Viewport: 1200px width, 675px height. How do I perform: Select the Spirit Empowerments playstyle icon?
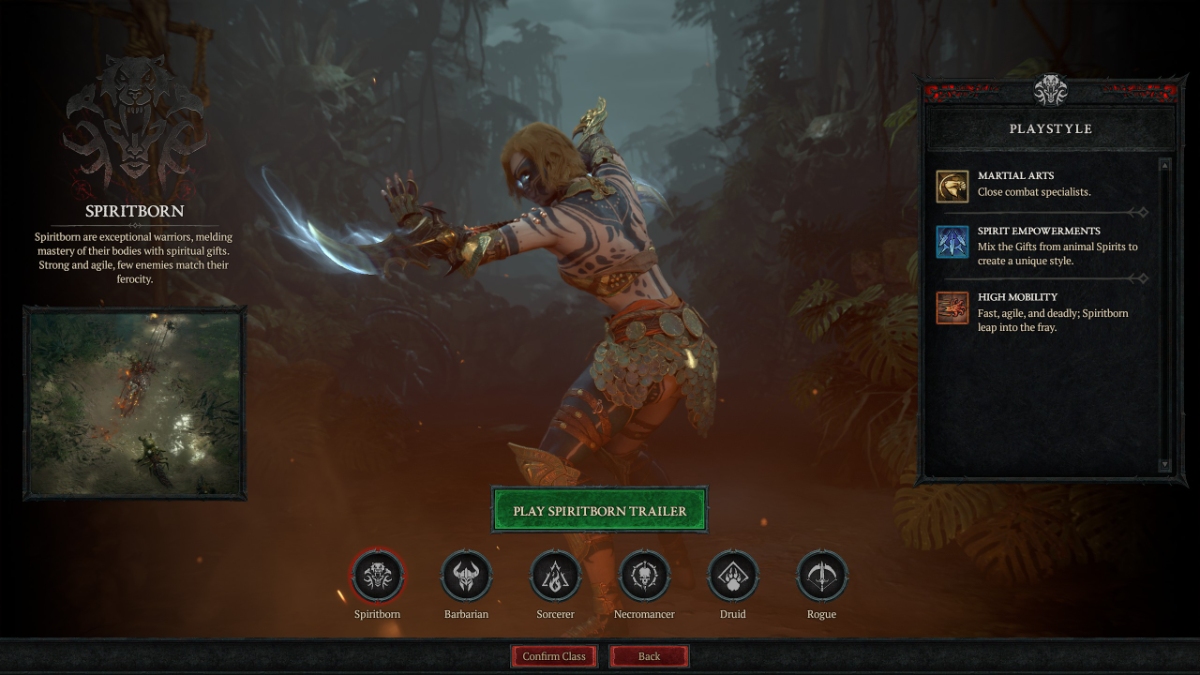(952, 242)
